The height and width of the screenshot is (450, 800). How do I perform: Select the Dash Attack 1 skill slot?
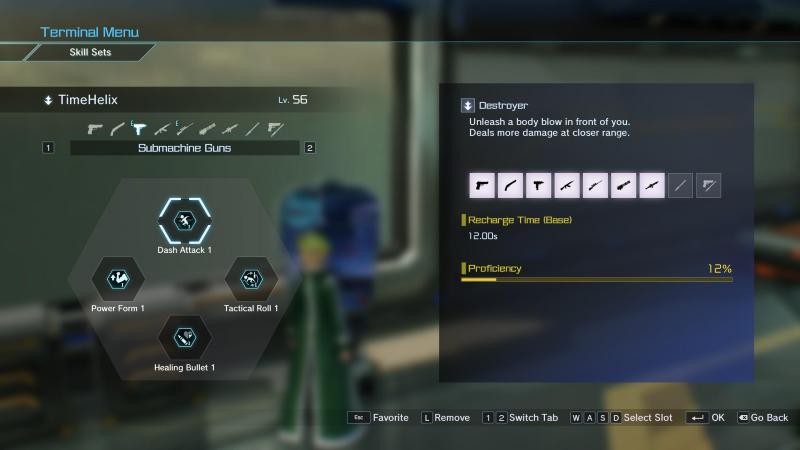coord(185,221)
